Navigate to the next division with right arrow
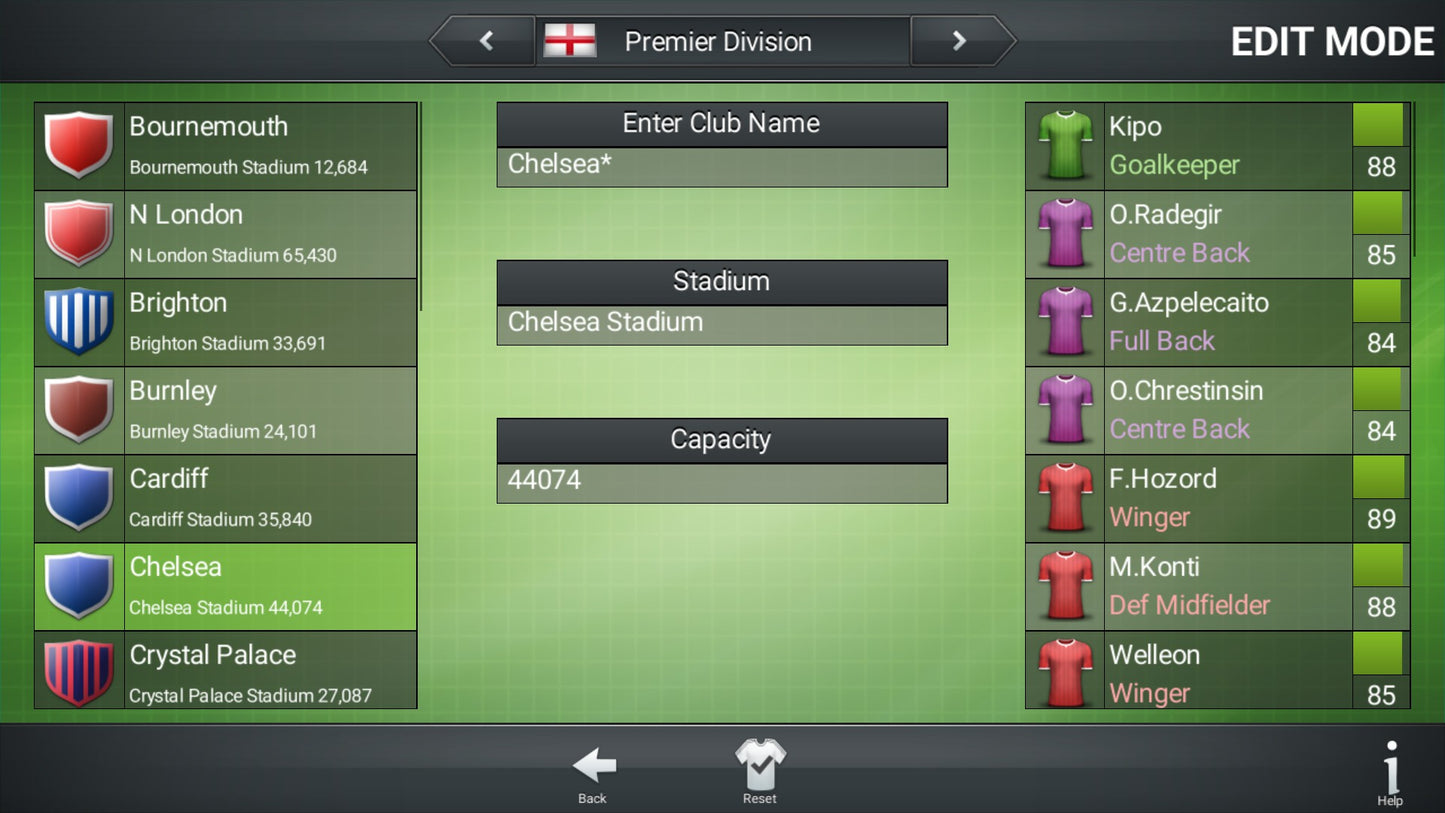Screen dimensions: 1445x813 [958, 41]
